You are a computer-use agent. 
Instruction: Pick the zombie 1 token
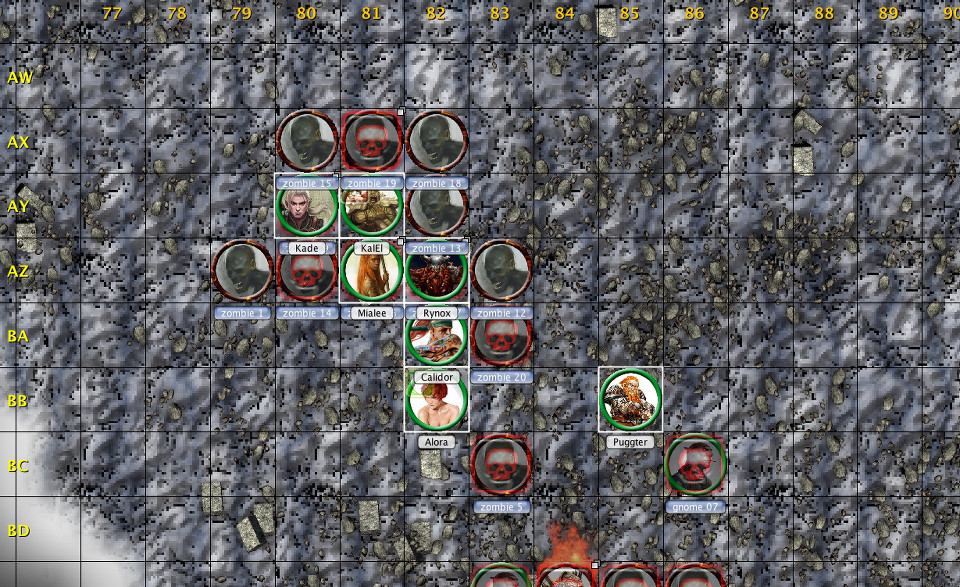tap(242, 271)
